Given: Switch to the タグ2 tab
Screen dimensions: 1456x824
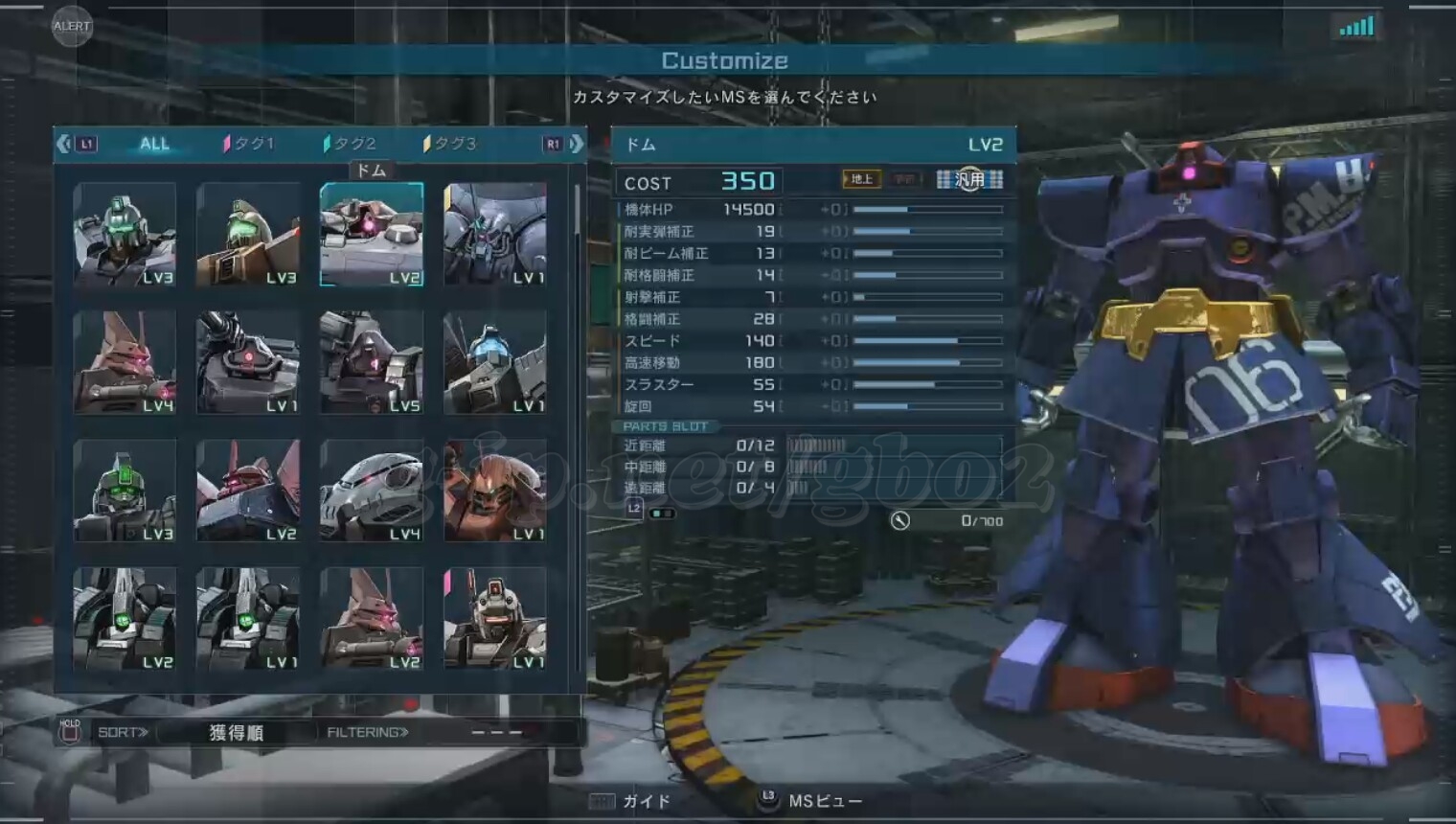Looking at the screenshot, I should [x=351, y=144].
